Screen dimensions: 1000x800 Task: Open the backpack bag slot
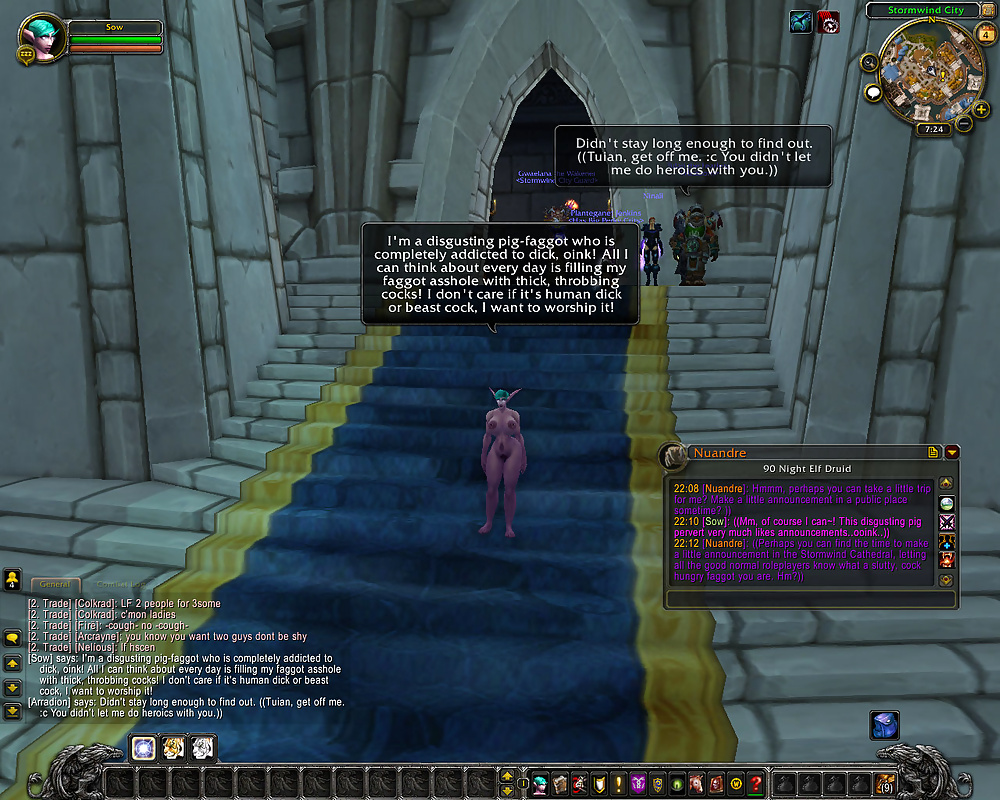click(x=885, y=783)
